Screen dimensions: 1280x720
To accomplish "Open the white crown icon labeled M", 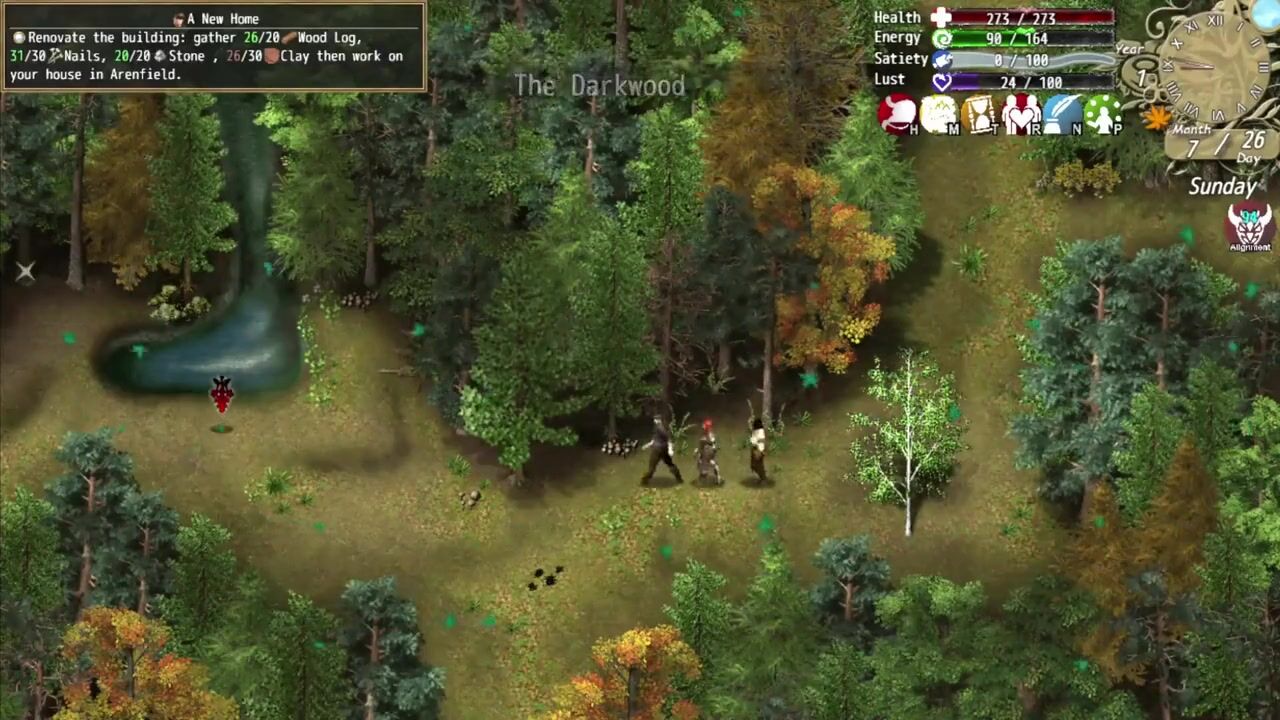I will click(x=938, y=114).
